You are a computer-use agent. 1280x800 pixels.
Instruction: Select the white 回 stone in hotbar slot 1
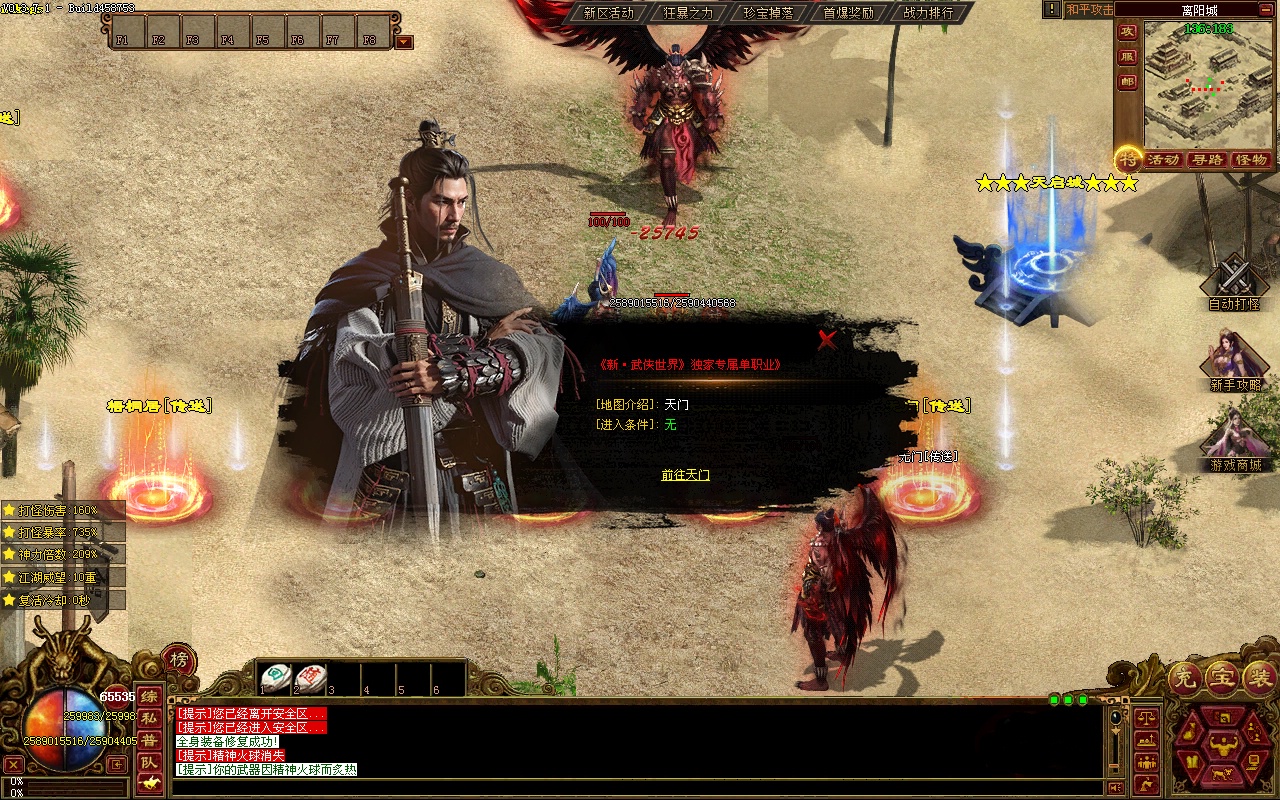tap(276, 678)
